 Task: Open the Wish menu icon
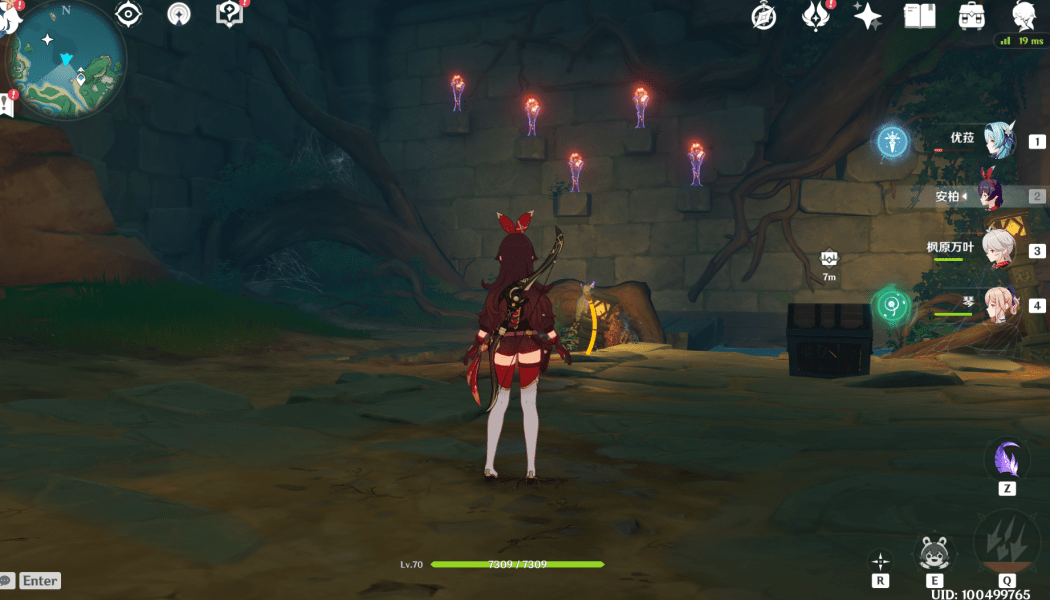(816, 16)
